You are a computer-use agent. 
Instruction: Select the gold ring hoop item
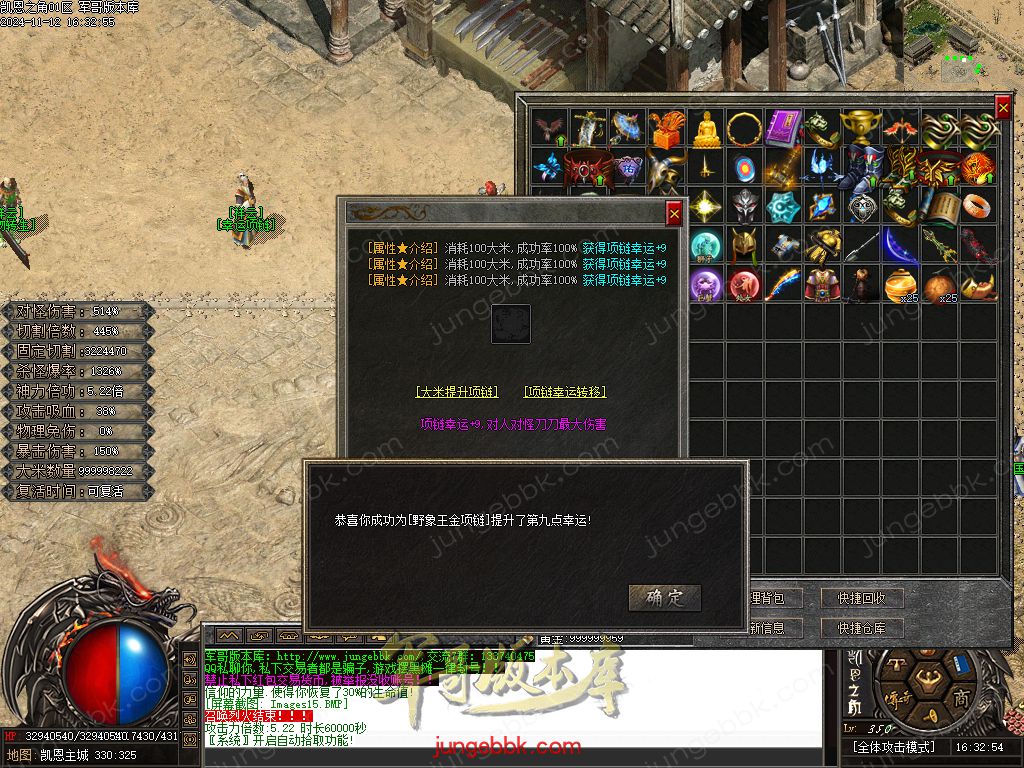[x=744, y=129]
